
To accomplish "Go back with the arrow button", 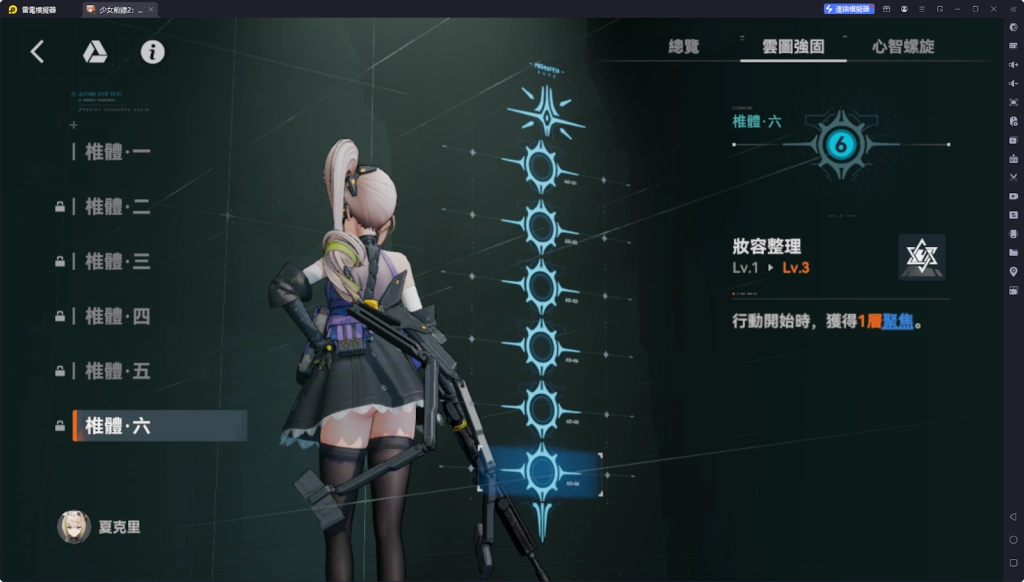I will click(37, 52).
